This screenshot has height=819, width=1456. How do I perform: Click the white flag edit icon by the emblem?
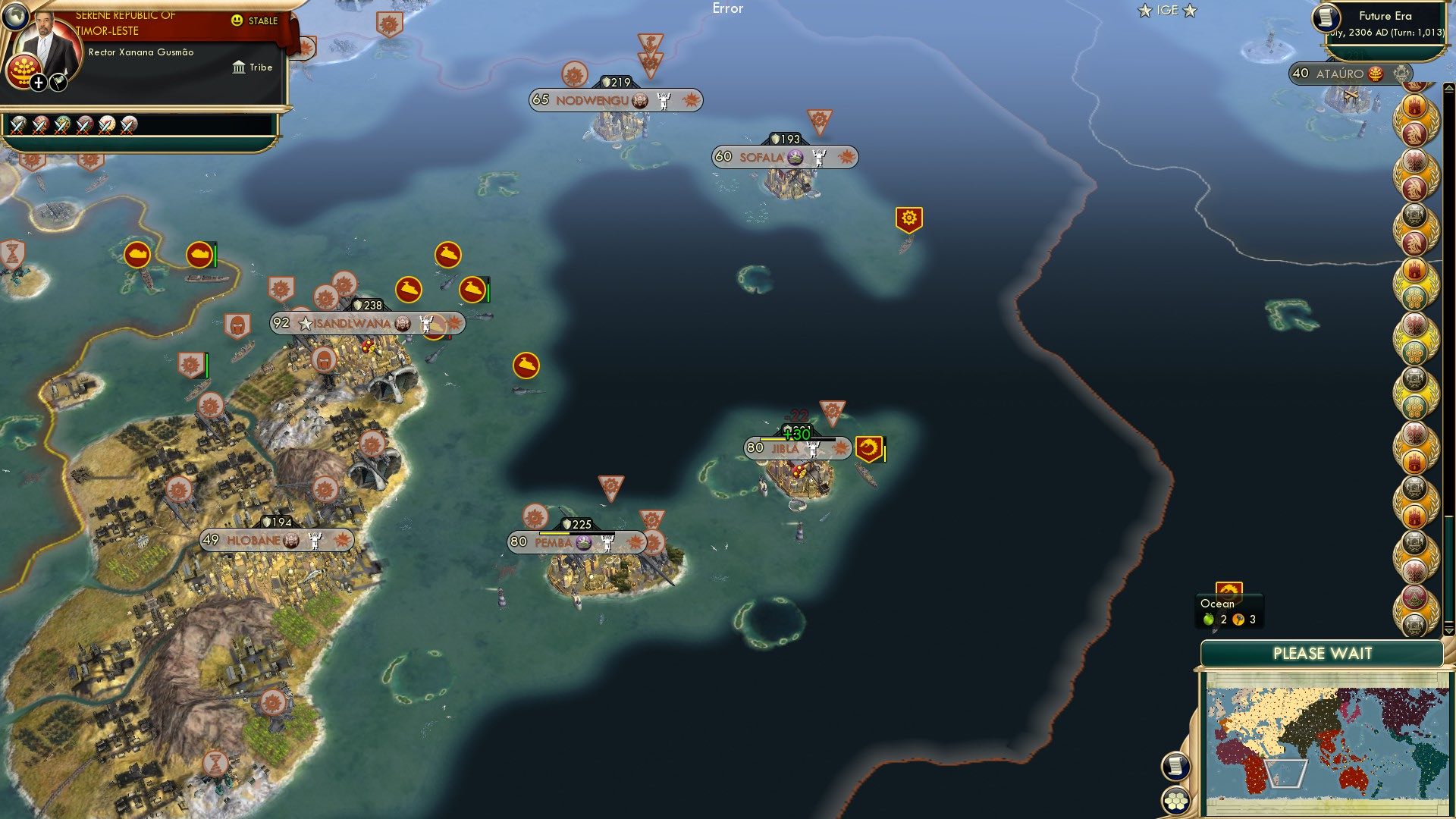[x=57, y=82]
